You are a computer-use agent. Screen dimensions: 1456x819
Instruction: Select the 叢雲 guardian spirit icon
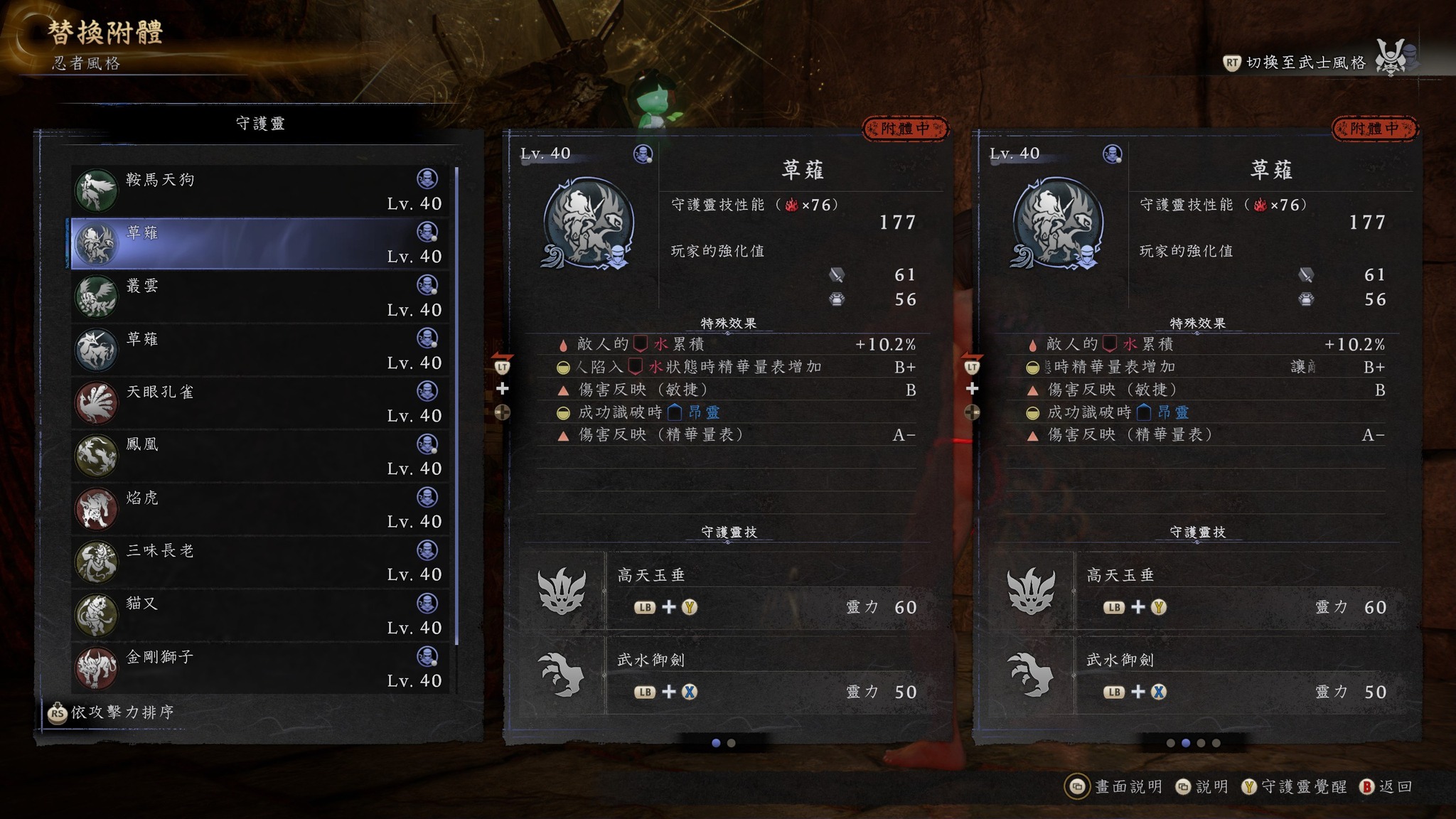97,296
